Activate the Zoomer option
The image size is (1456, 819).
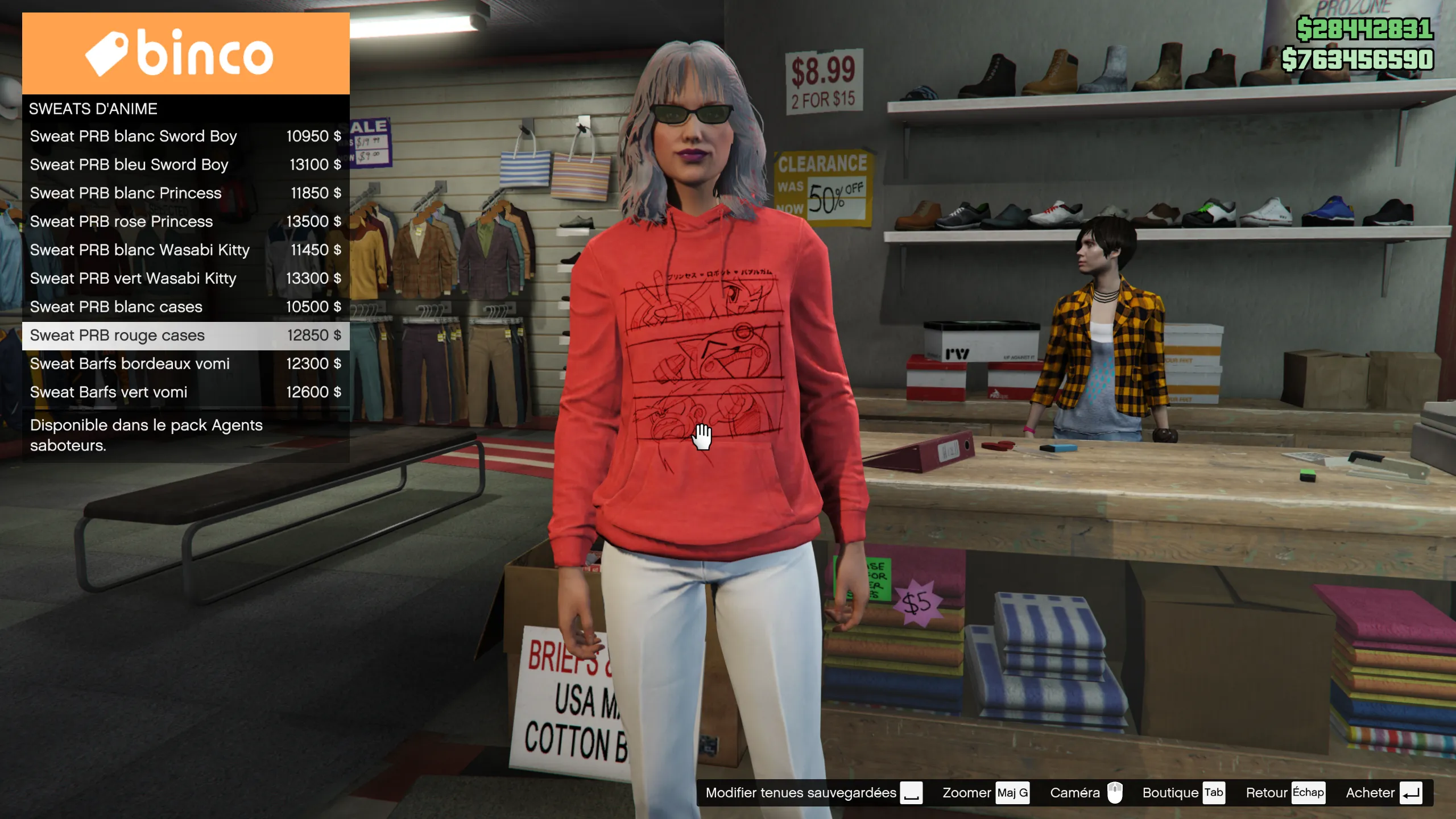985,793
